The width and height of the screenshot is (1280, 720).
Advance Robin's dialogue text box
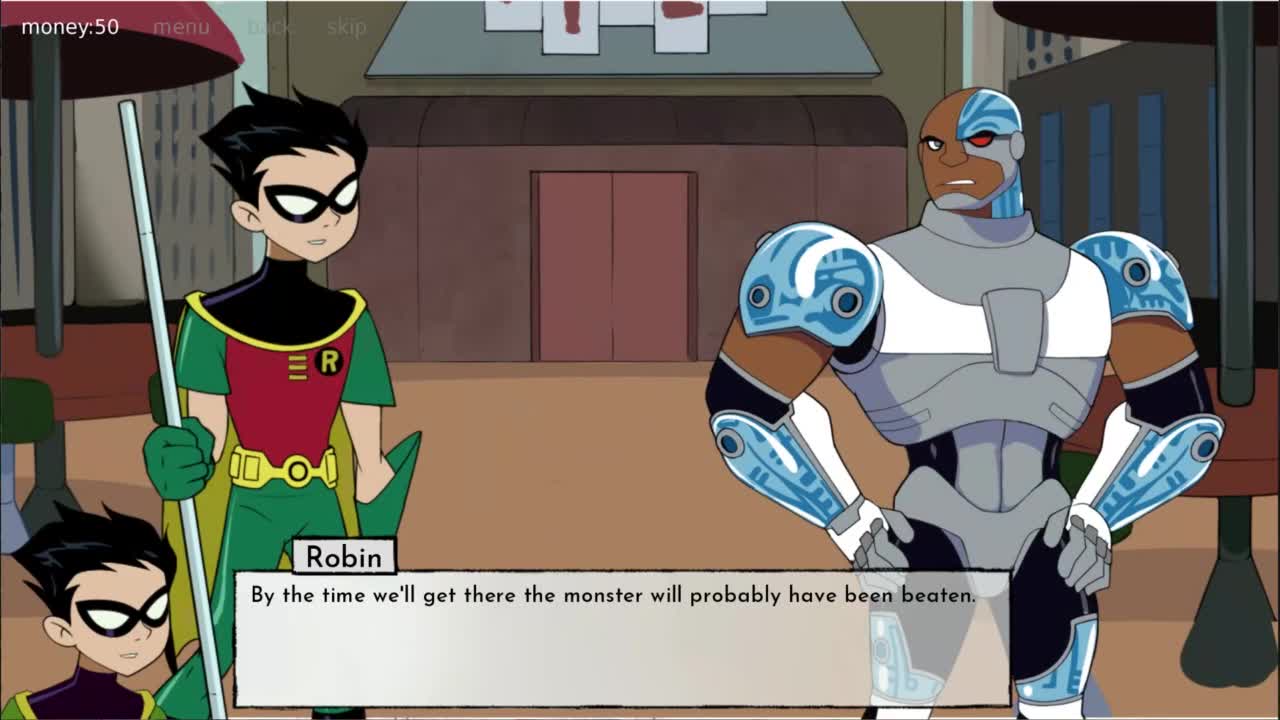click(x=621, y=638)
